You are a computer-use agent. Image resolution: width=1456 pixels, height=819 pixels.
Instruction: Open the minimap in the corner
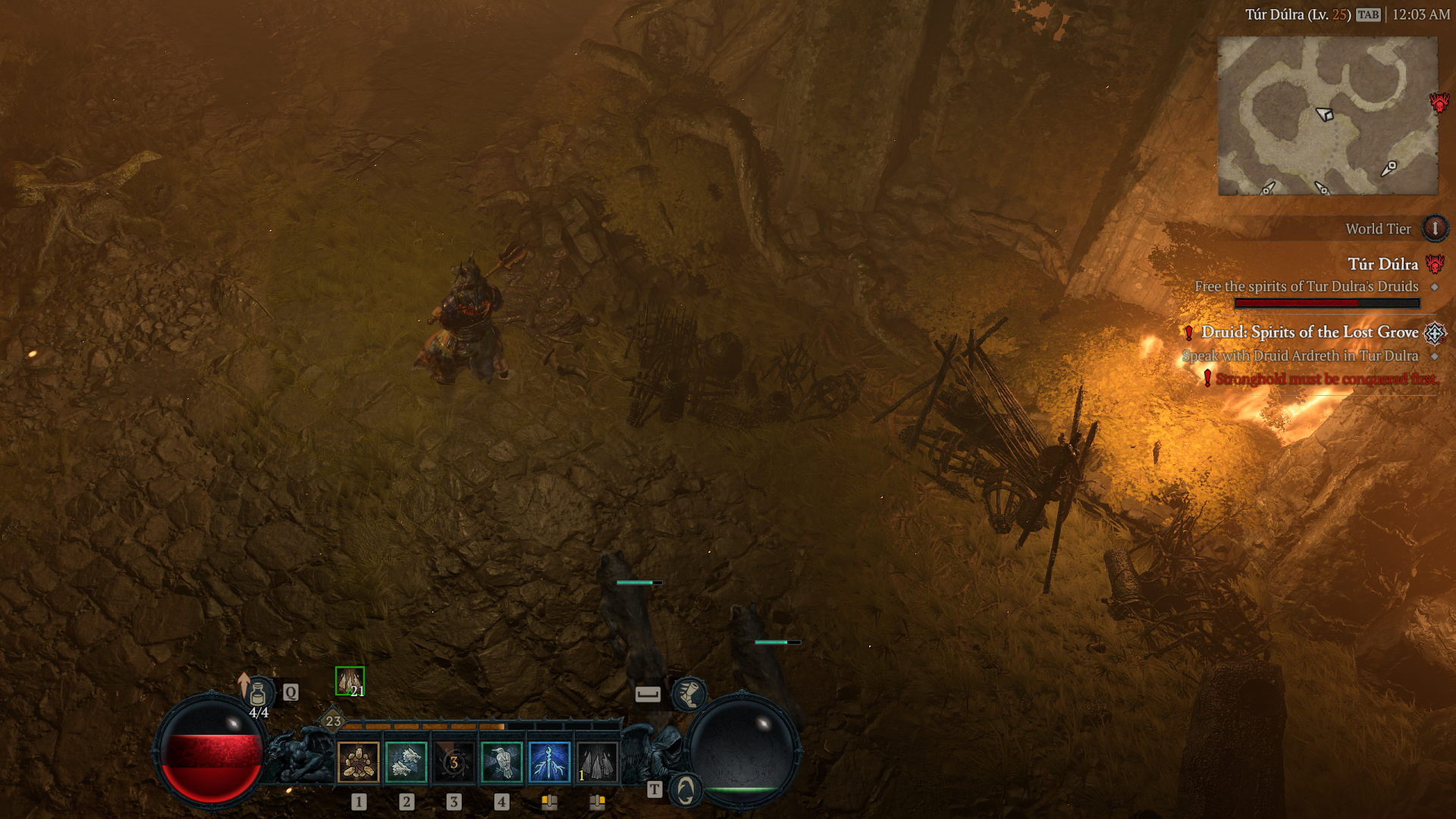click(1327, 115)
